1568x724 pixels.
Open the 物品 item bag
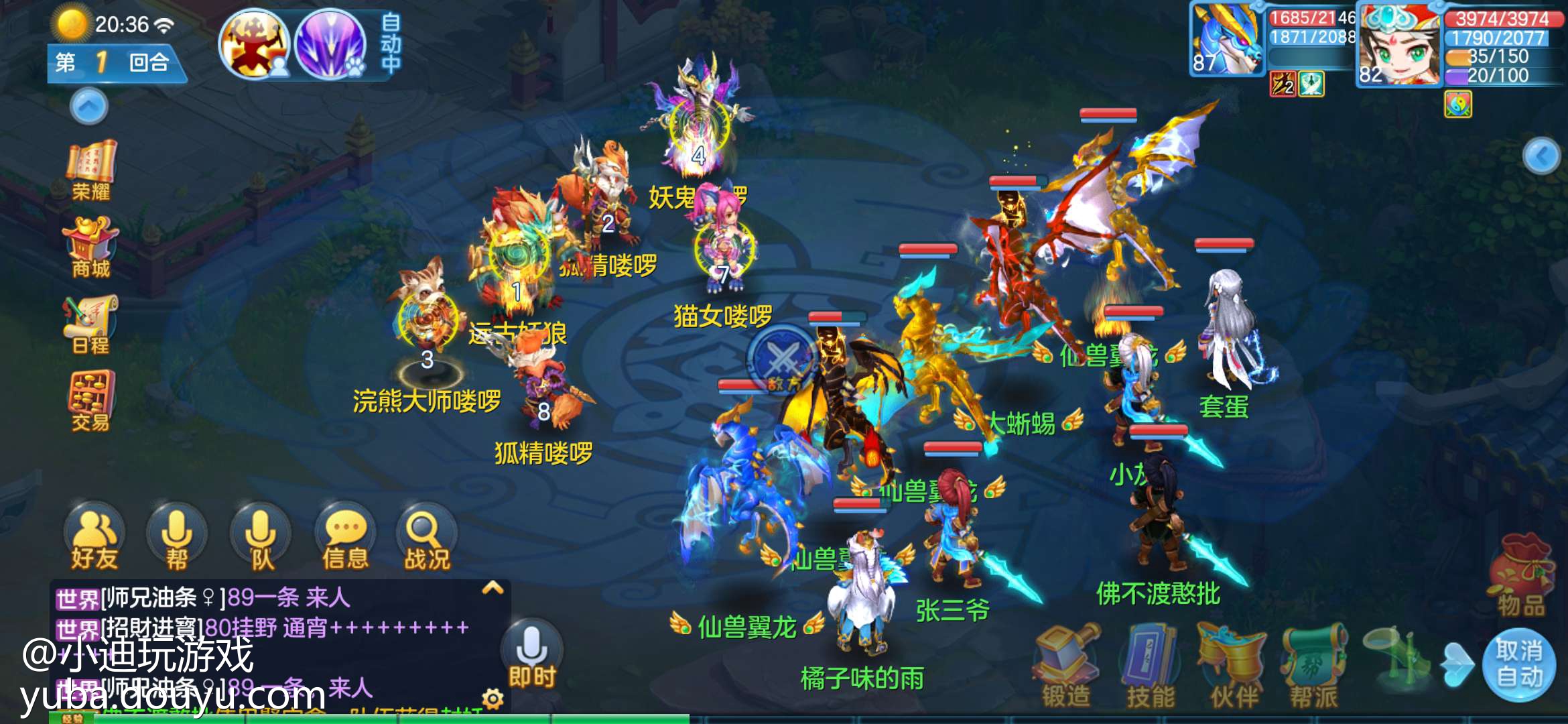pyautogui.click(x=1521, y=577)
